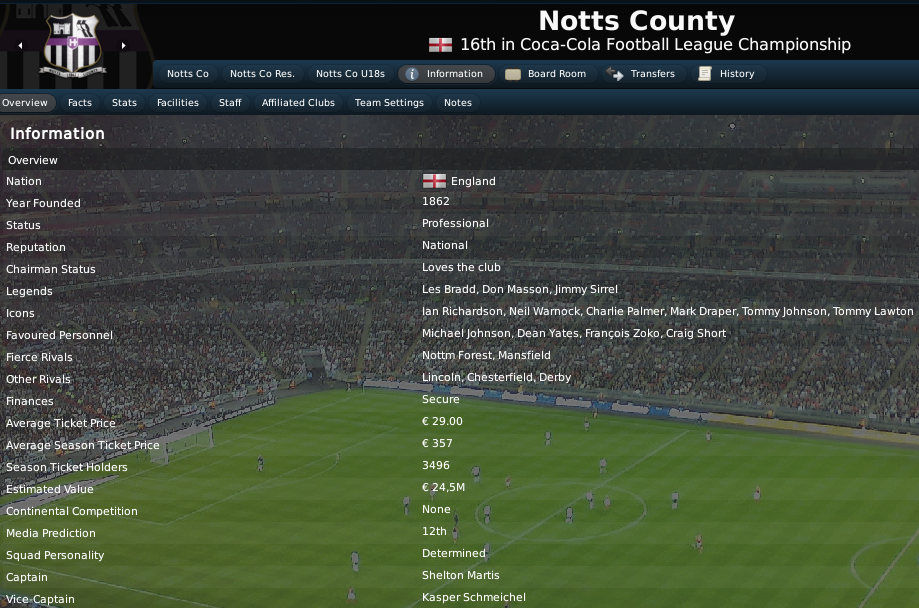
Task: View the Facilities sub-tab
Action: (x=178, y=103)
